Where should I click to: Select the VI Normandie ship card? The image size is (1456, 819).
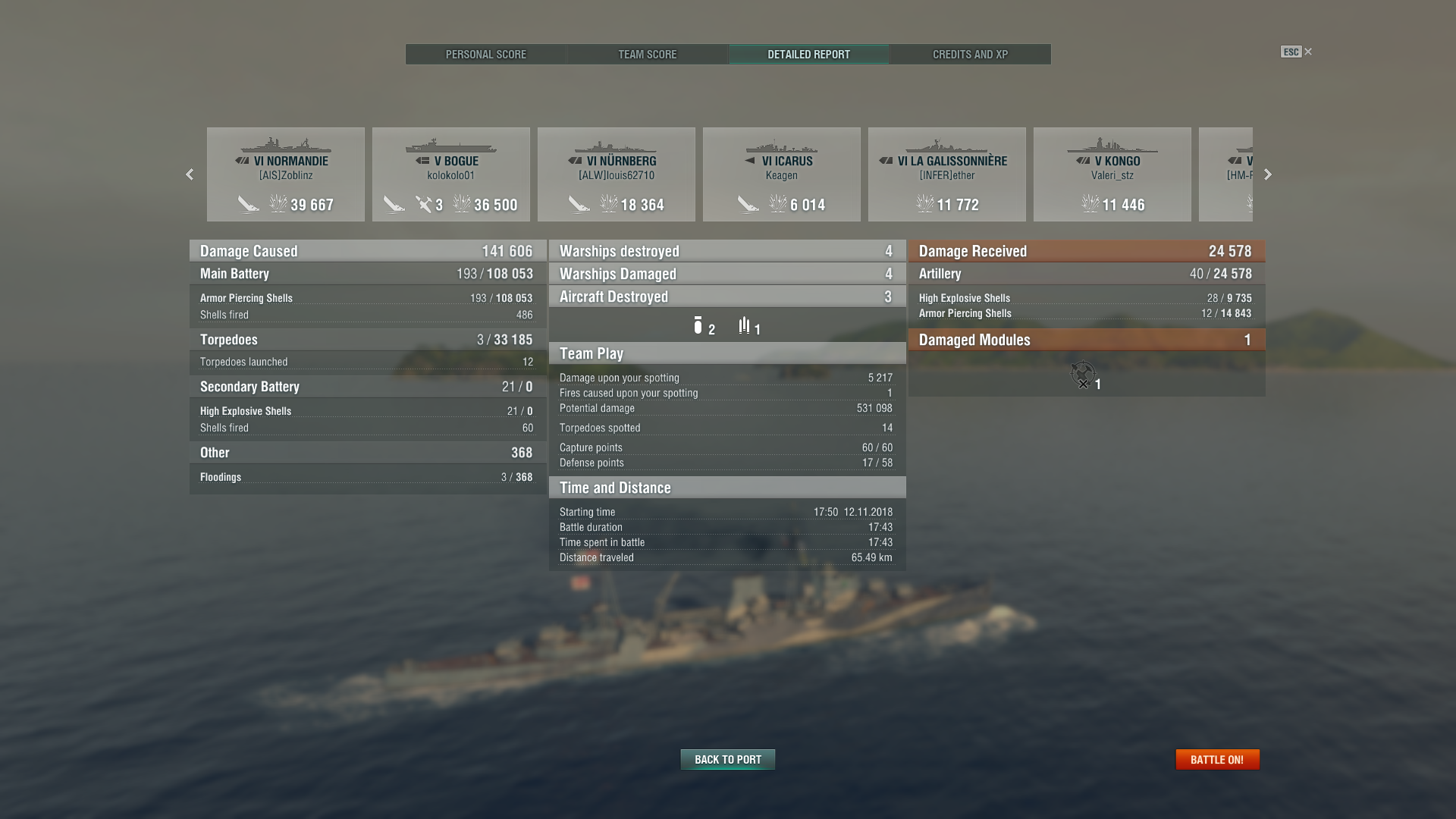point(286,174)
